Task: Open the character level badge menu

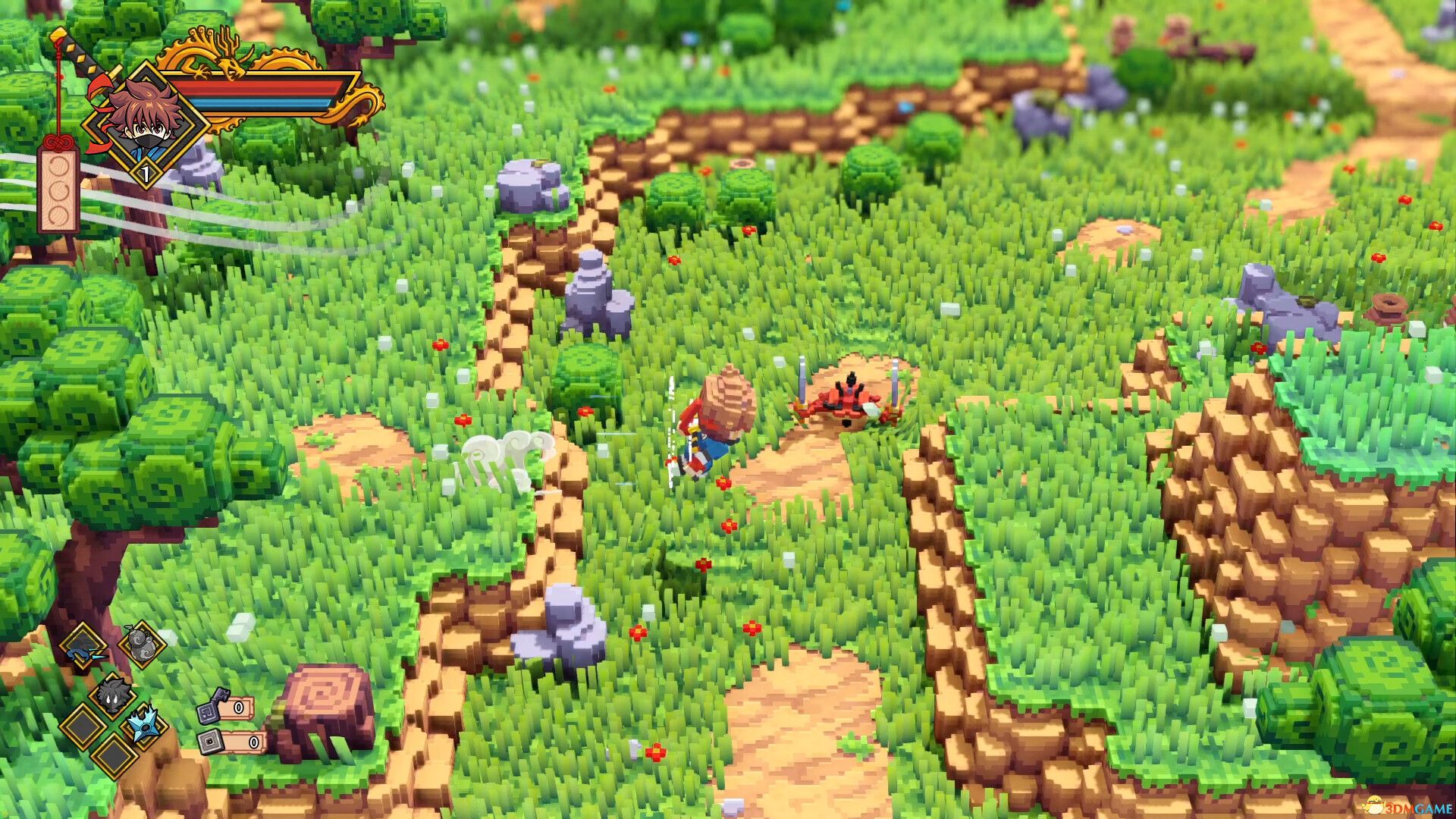Action: pyautogui.click(x=146, y=172)
